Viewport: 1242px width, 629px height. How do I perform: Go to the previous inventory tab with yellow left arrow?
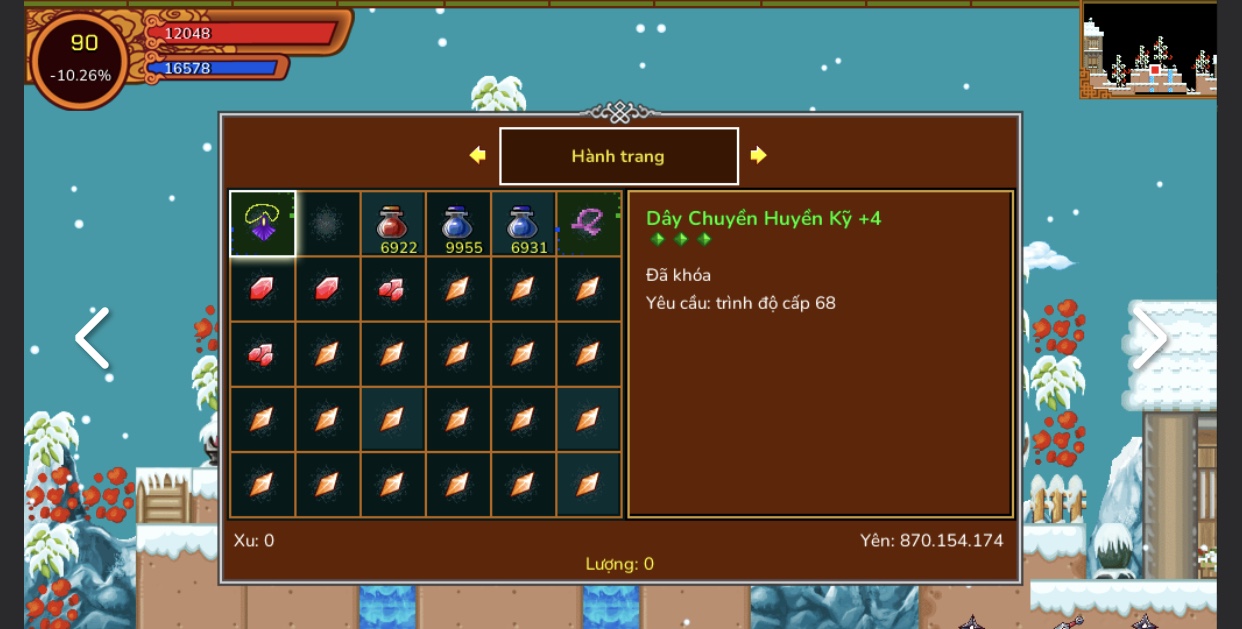(x=478, y=155)
